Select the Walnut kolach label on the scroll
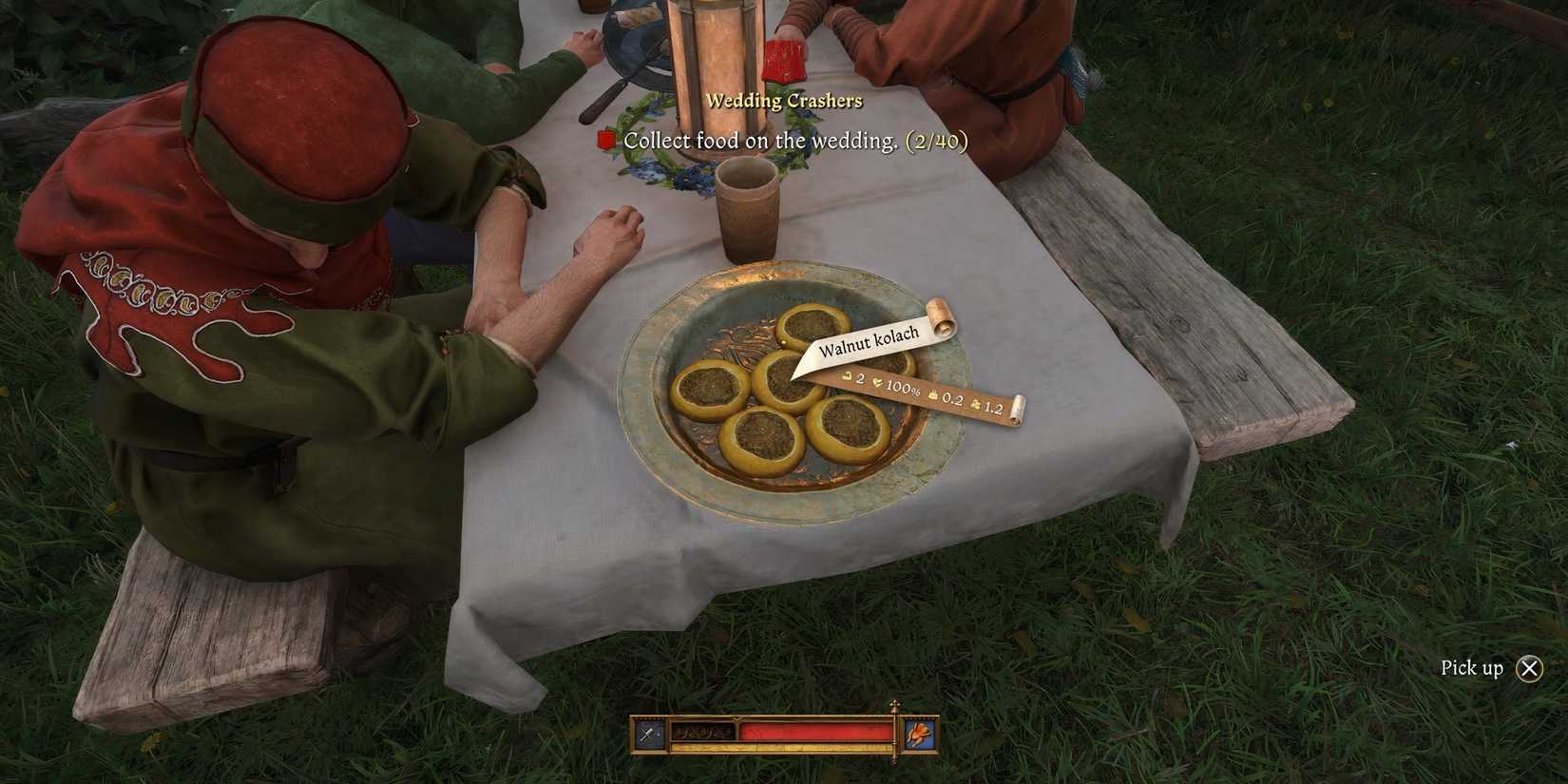 point(868,340)
